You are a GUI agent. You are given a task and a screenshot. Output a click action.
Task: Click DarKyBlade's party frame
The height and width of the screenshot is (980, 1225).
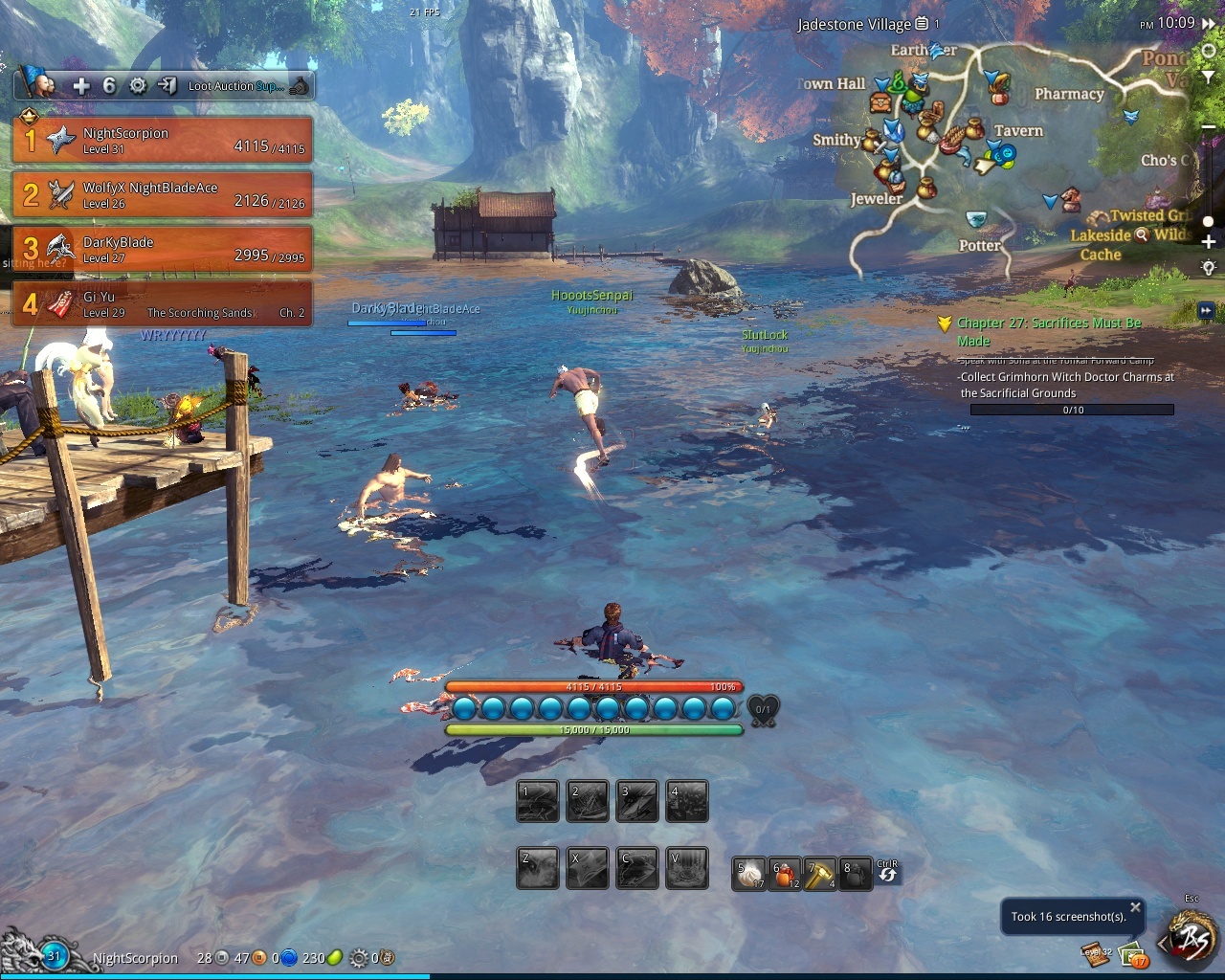click(x=163, y=250)
